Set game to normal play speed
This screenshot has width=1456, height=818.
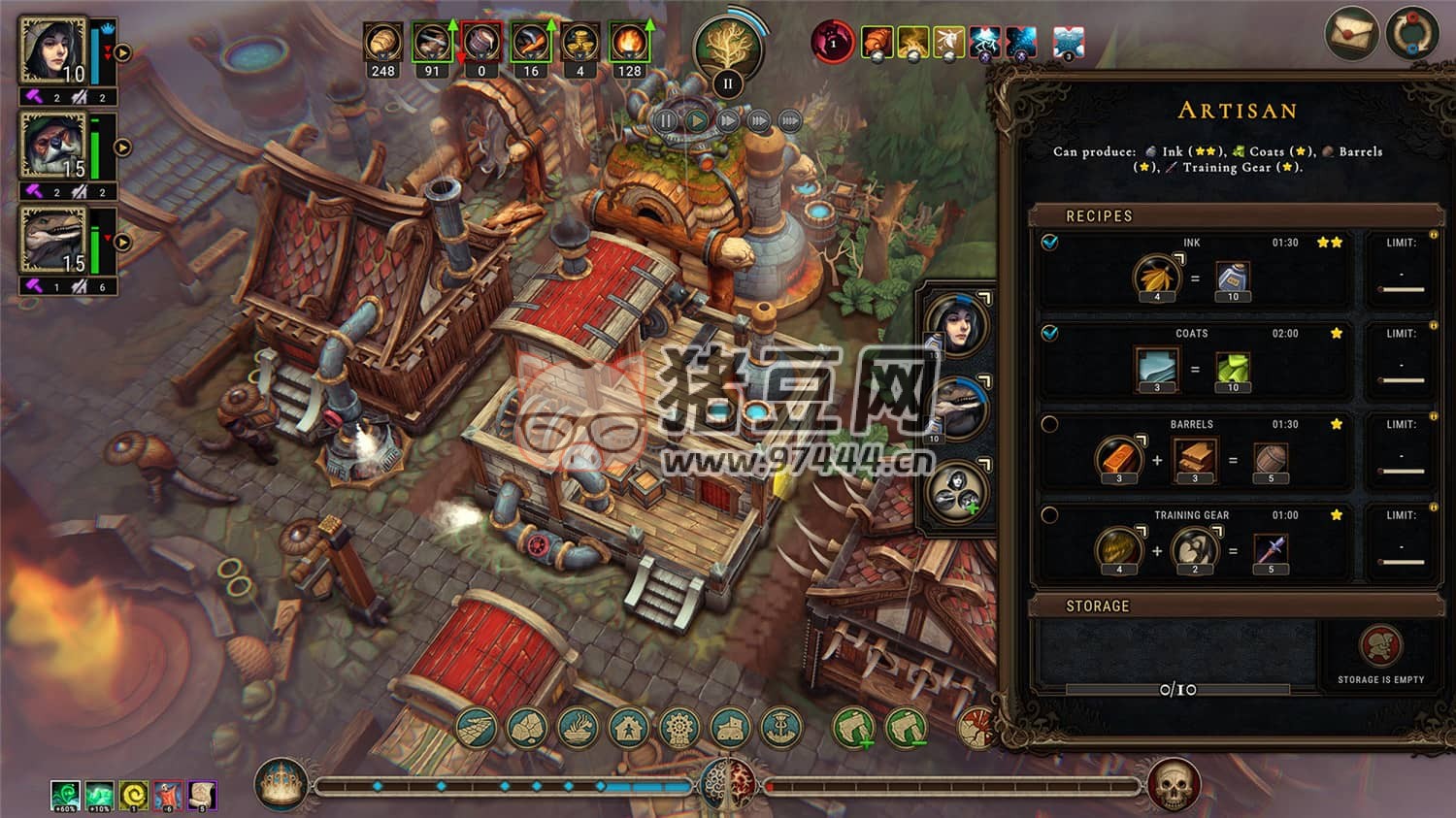[x=697, y=121]
